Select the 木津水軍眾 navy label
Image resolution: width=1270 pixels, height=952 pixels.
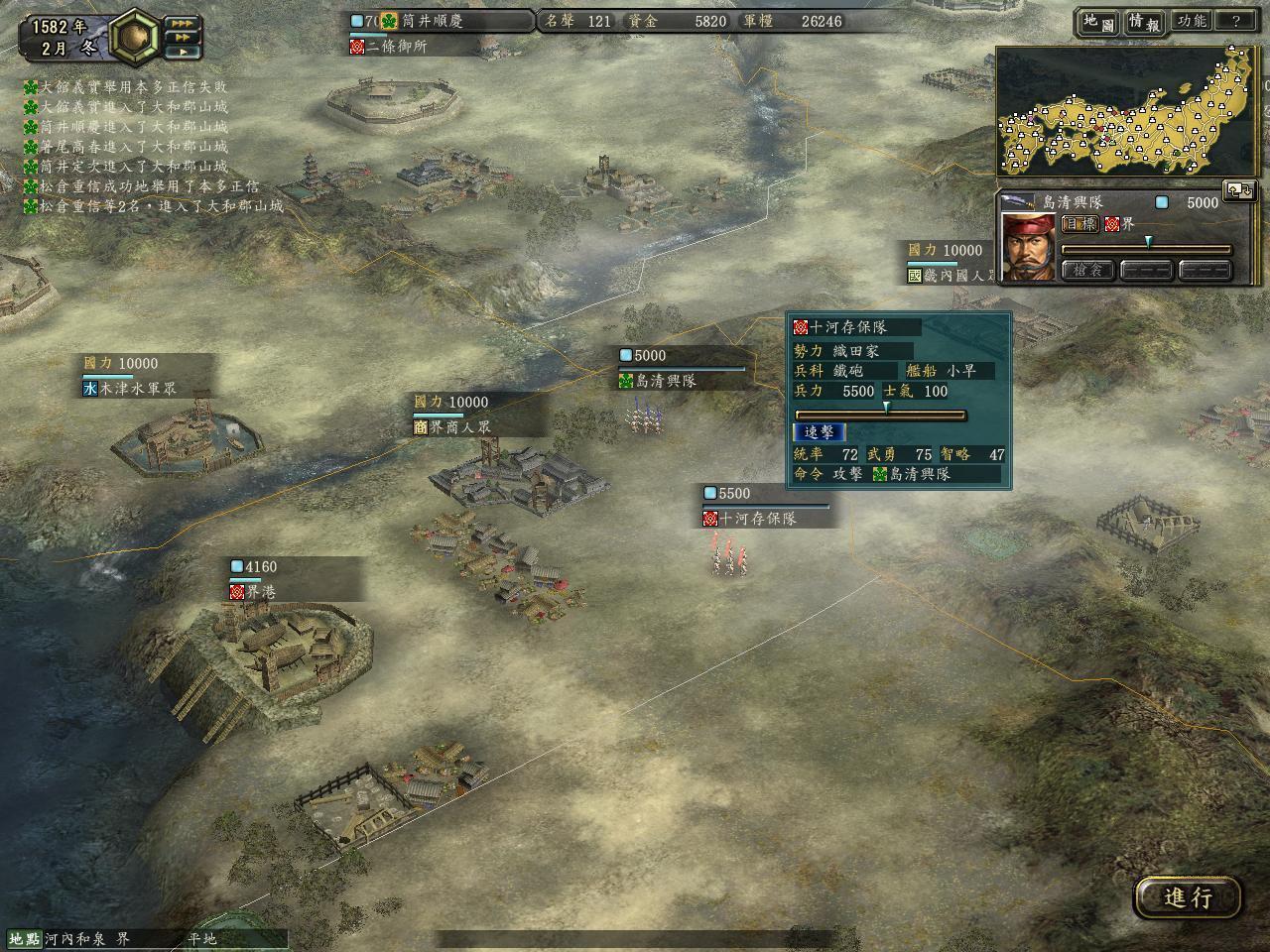tap(137, 390)
